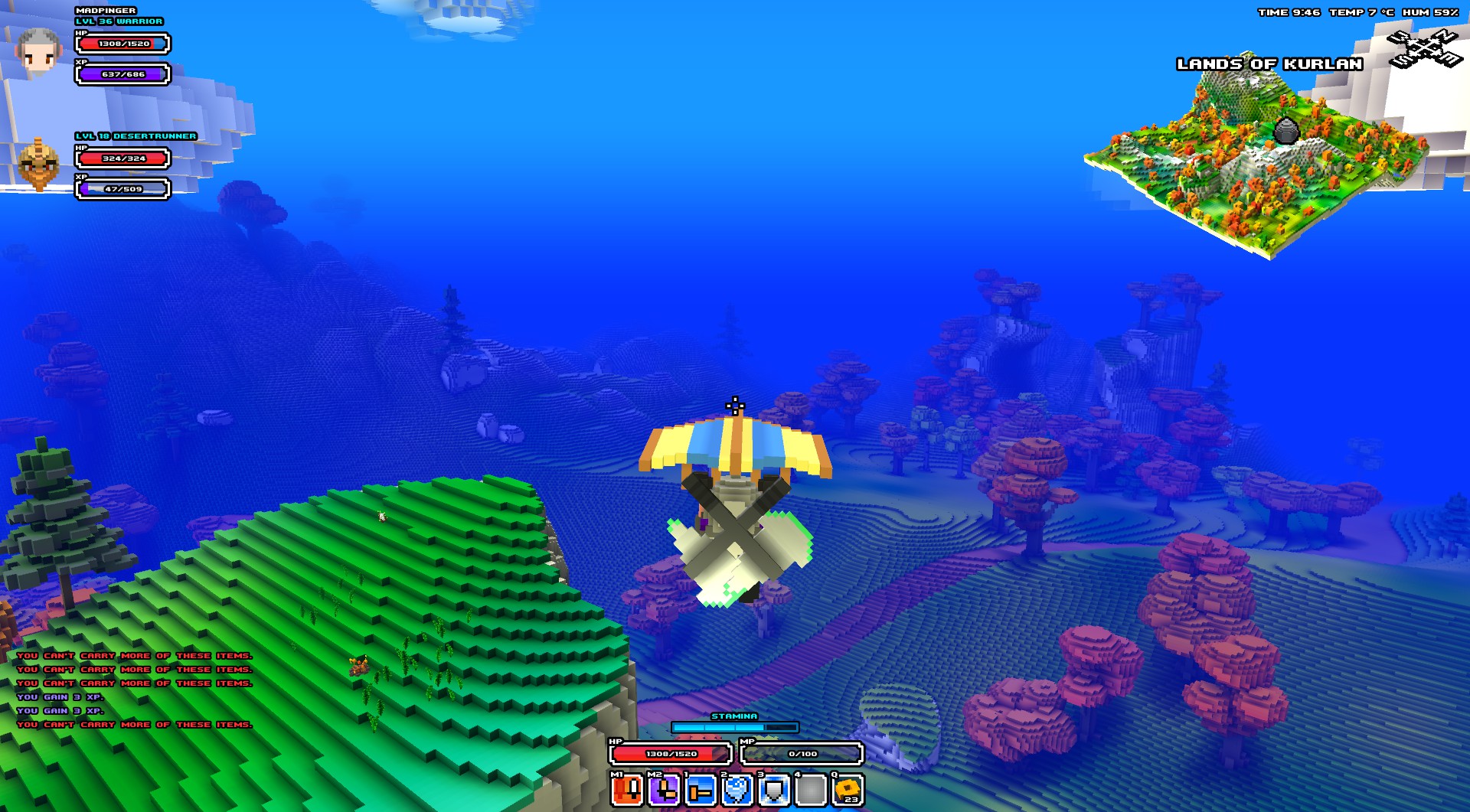This screenshot has width=1470, height=812.
Task: Trigger the blue hammer ability in slot 1
Action: coord(701,790)
